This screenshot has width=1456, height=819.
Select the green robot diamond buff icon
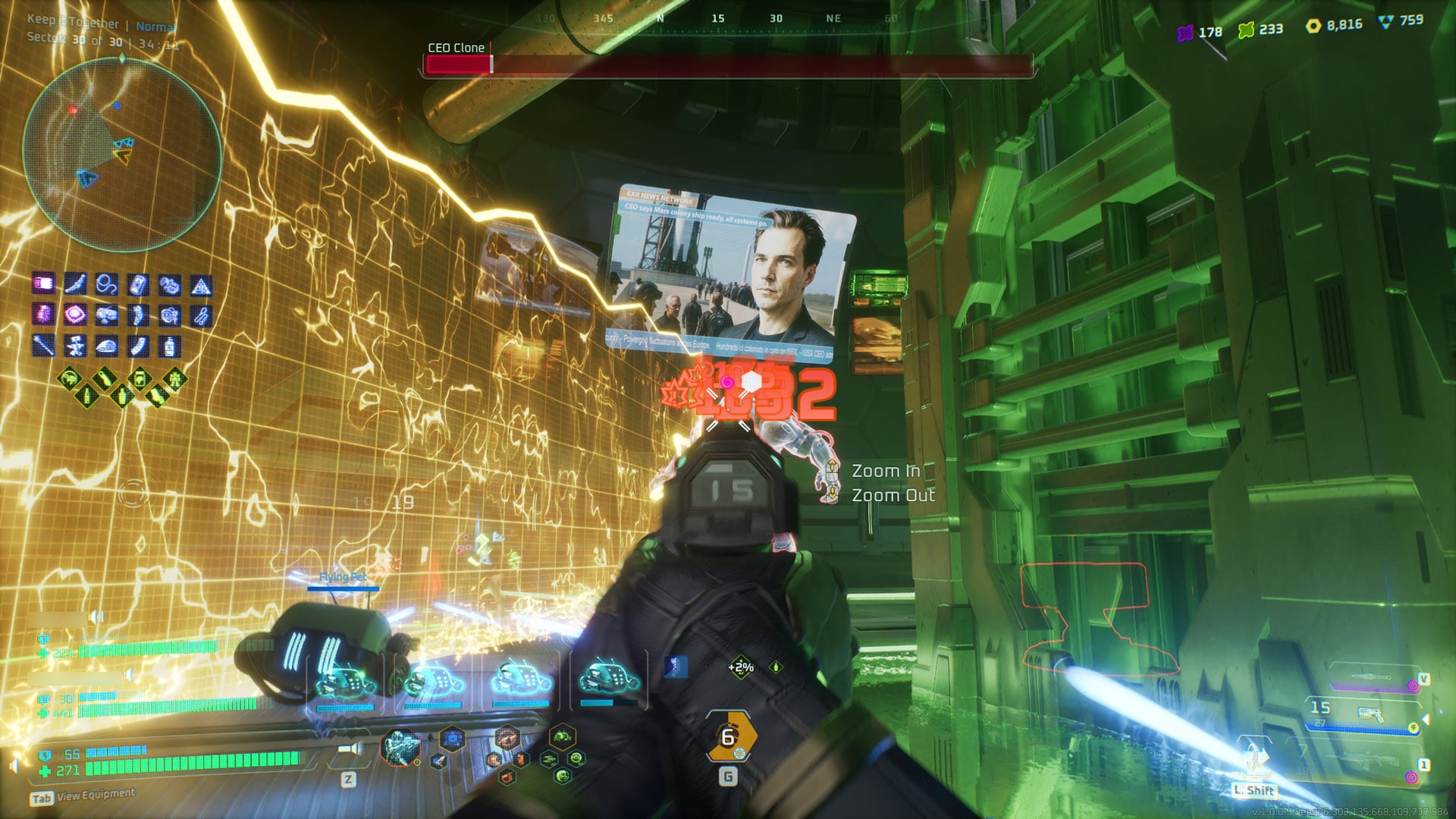[x=175, y=377]
